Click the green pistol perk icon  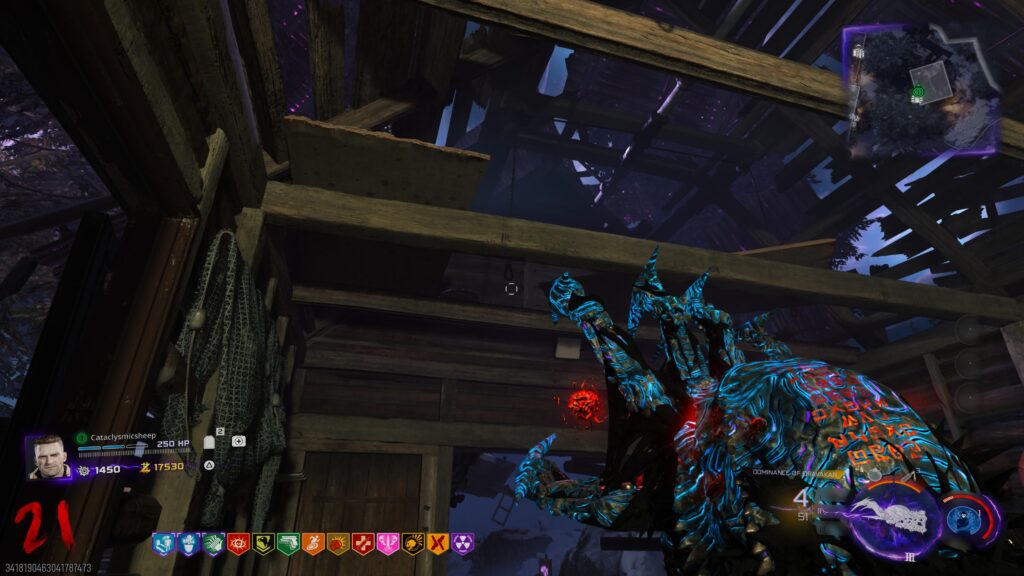[287, 544]
